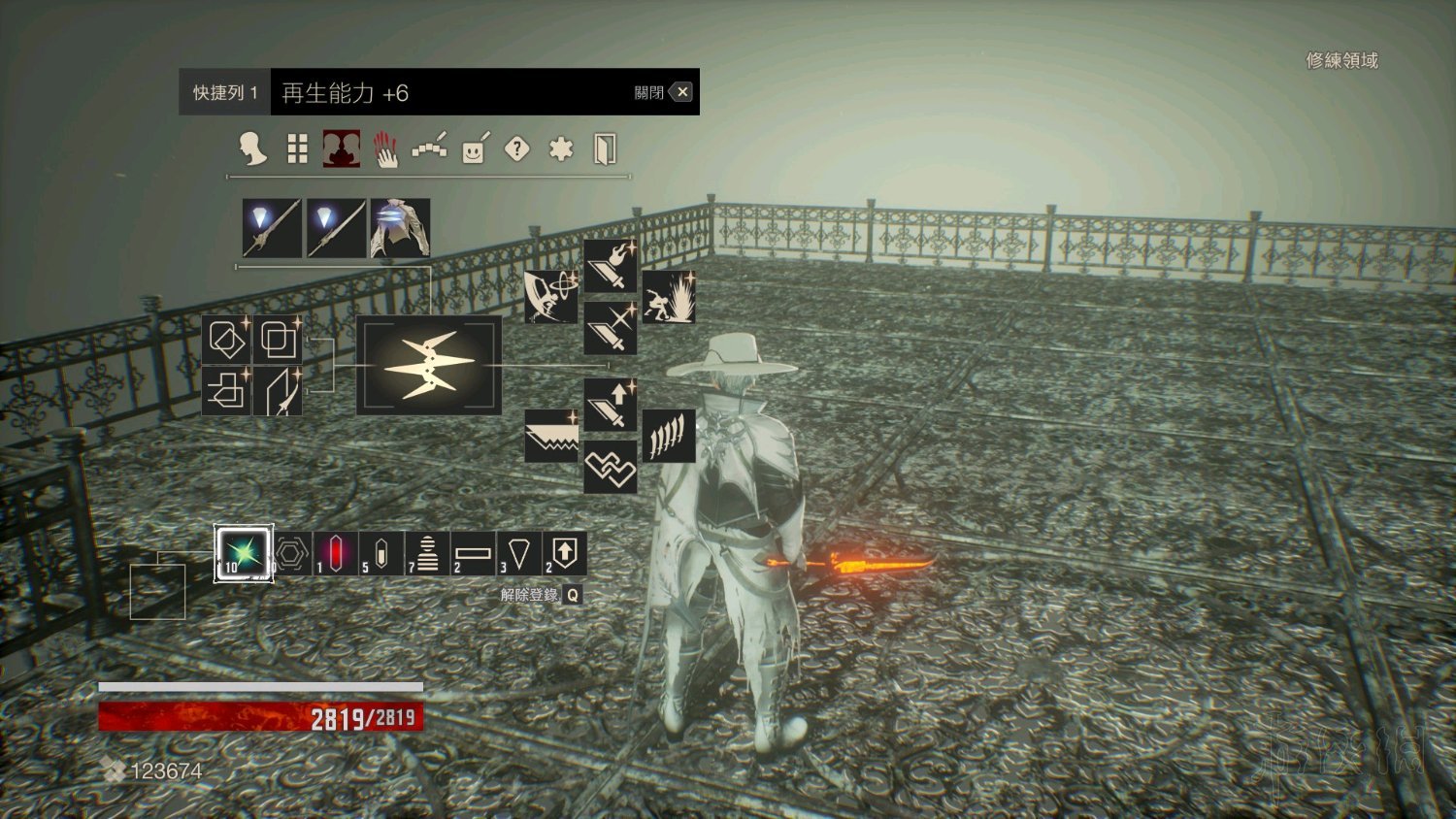Open the character profile head icon
This screenshot has width=1456, height=819.
point(252,148)
